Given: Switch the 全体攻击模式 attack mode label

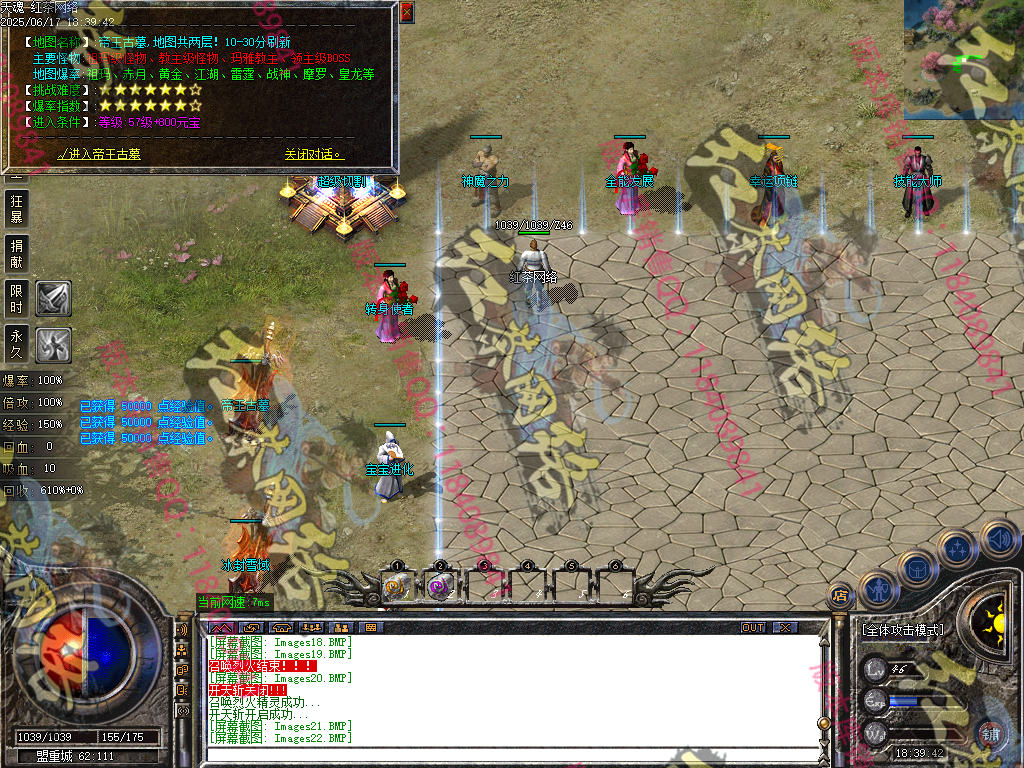Looking at the screenshot, I should [902, 630].
